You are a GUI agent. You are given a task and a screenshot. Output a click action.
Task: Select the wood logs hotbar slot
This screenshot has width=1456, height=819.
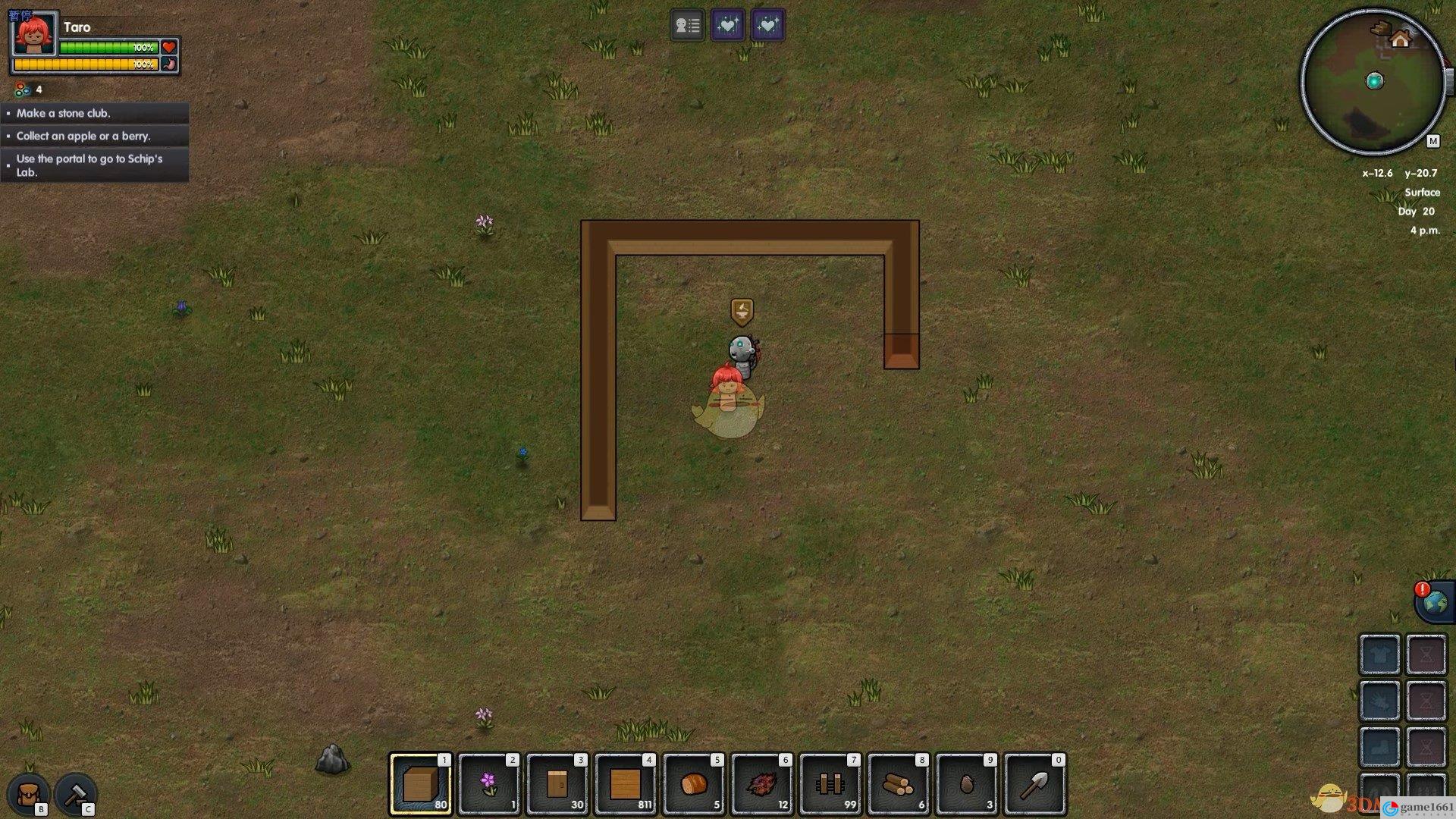coord(899,784)
